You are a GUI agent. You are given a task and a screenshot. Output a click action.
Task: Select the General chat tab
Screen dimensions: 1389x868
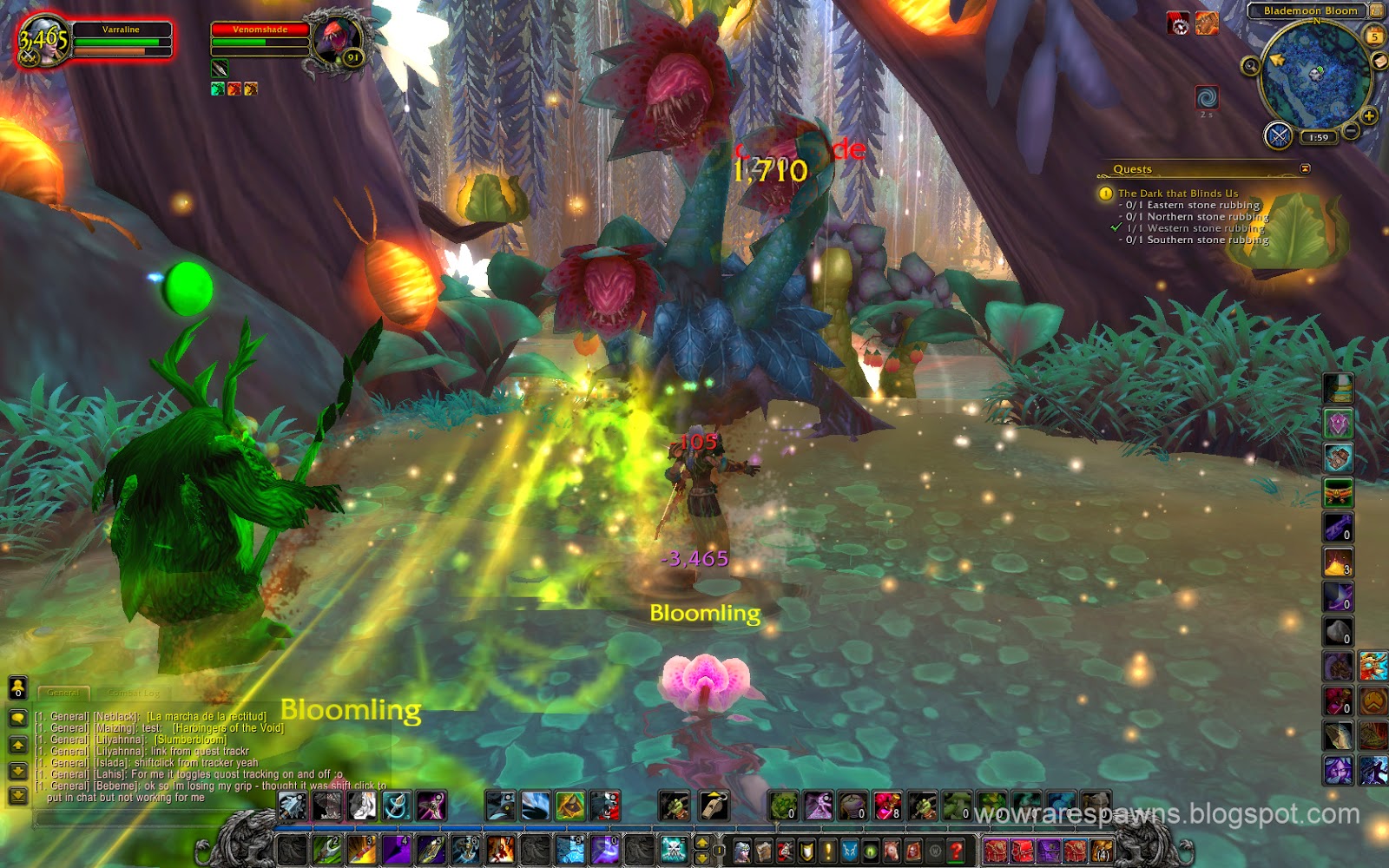pyautogui.click(x=63, y=693)
